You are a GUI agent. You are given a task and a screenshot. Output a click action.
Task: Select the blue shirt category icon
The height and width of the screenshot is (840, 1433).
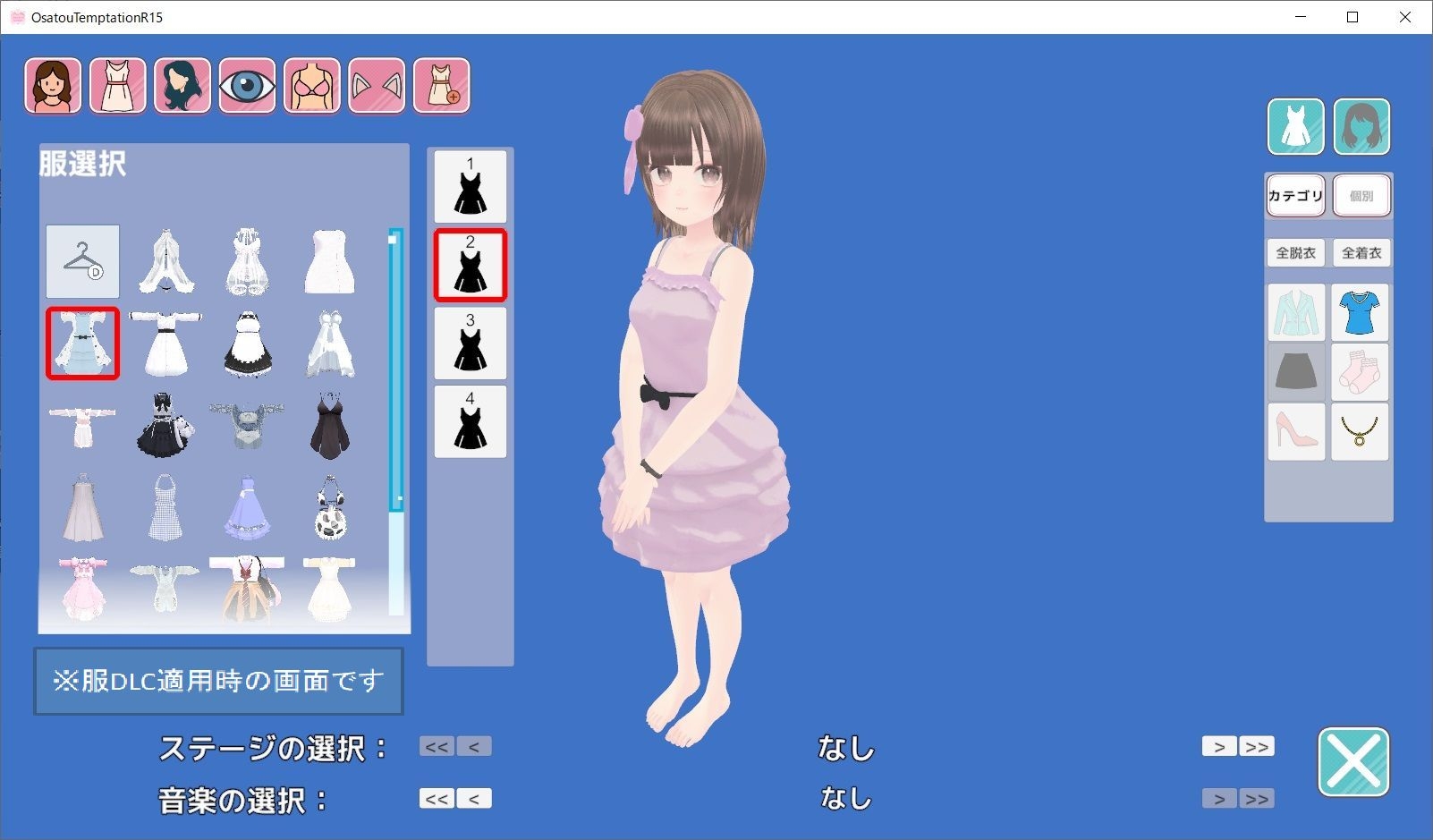pos(1360,312)
